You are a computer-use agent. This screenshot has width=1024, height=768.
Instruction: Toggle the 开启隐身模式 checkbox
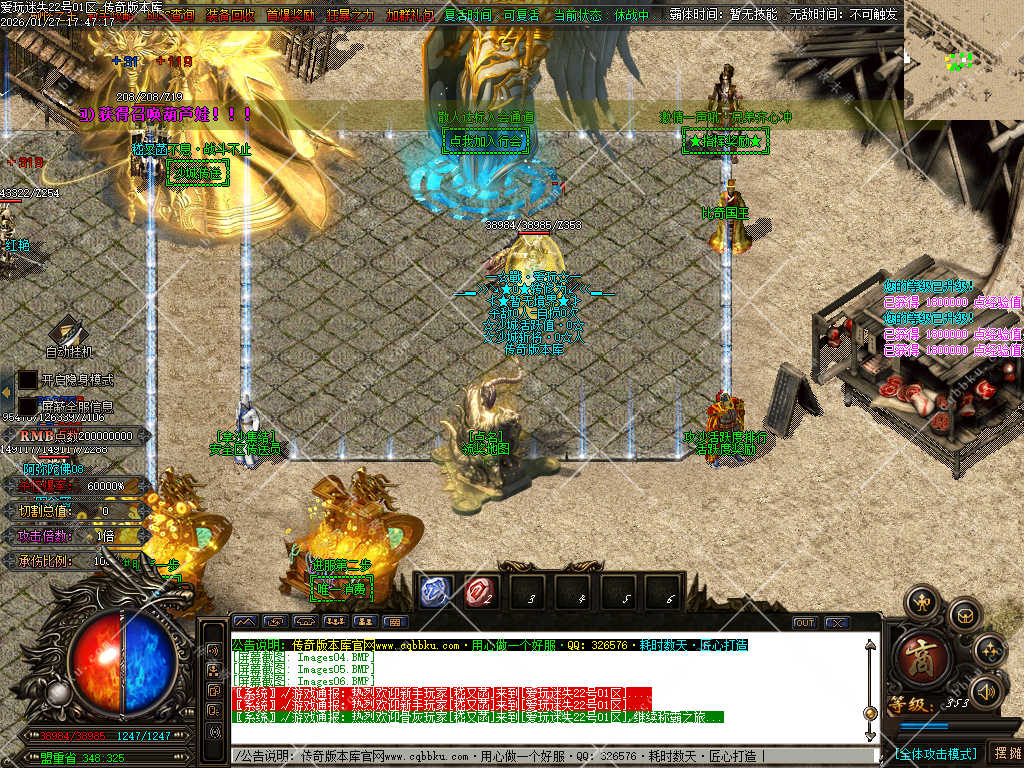[x=28, y=380]
